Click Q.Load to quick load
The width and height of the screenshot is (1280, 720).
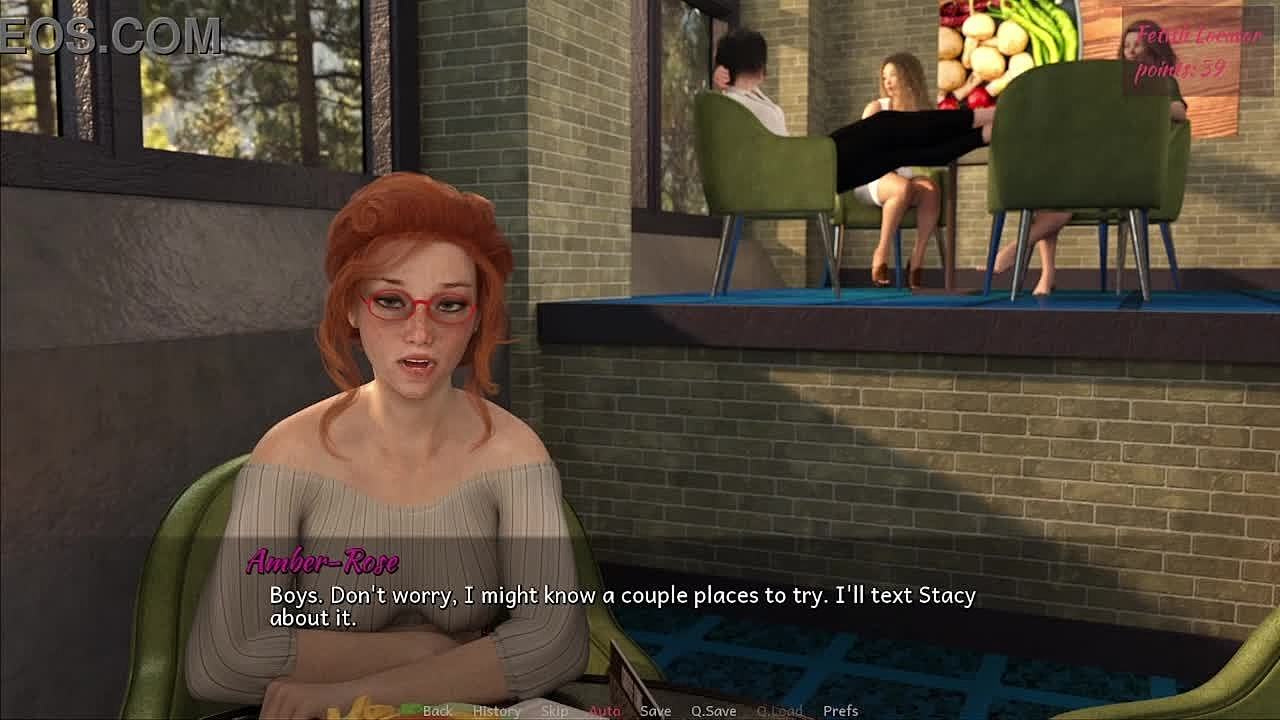tap(779, 711)
